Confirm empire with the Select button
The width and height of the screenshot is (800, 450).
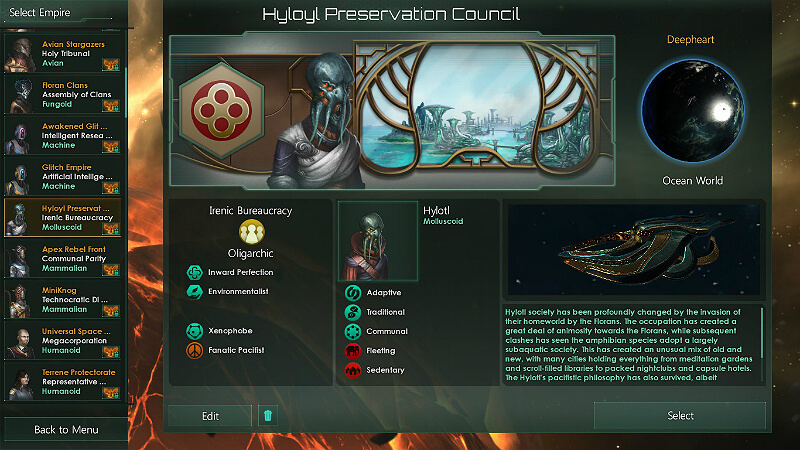click(x=680, y=416)
